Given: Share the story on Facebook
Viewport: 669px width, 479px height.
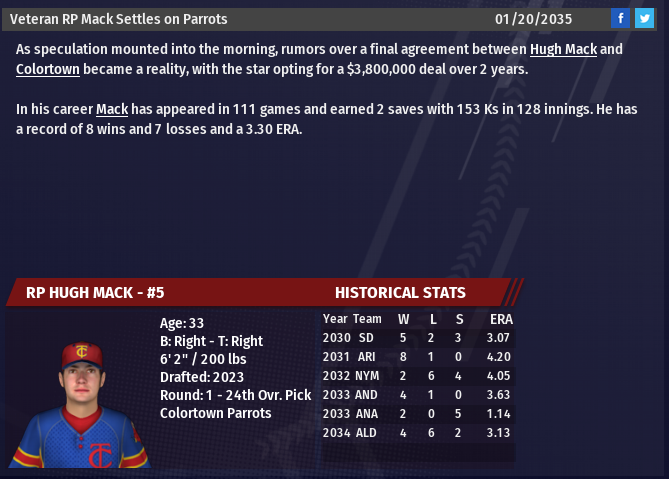Looking at the screenshot, I should tap(621, 18).
